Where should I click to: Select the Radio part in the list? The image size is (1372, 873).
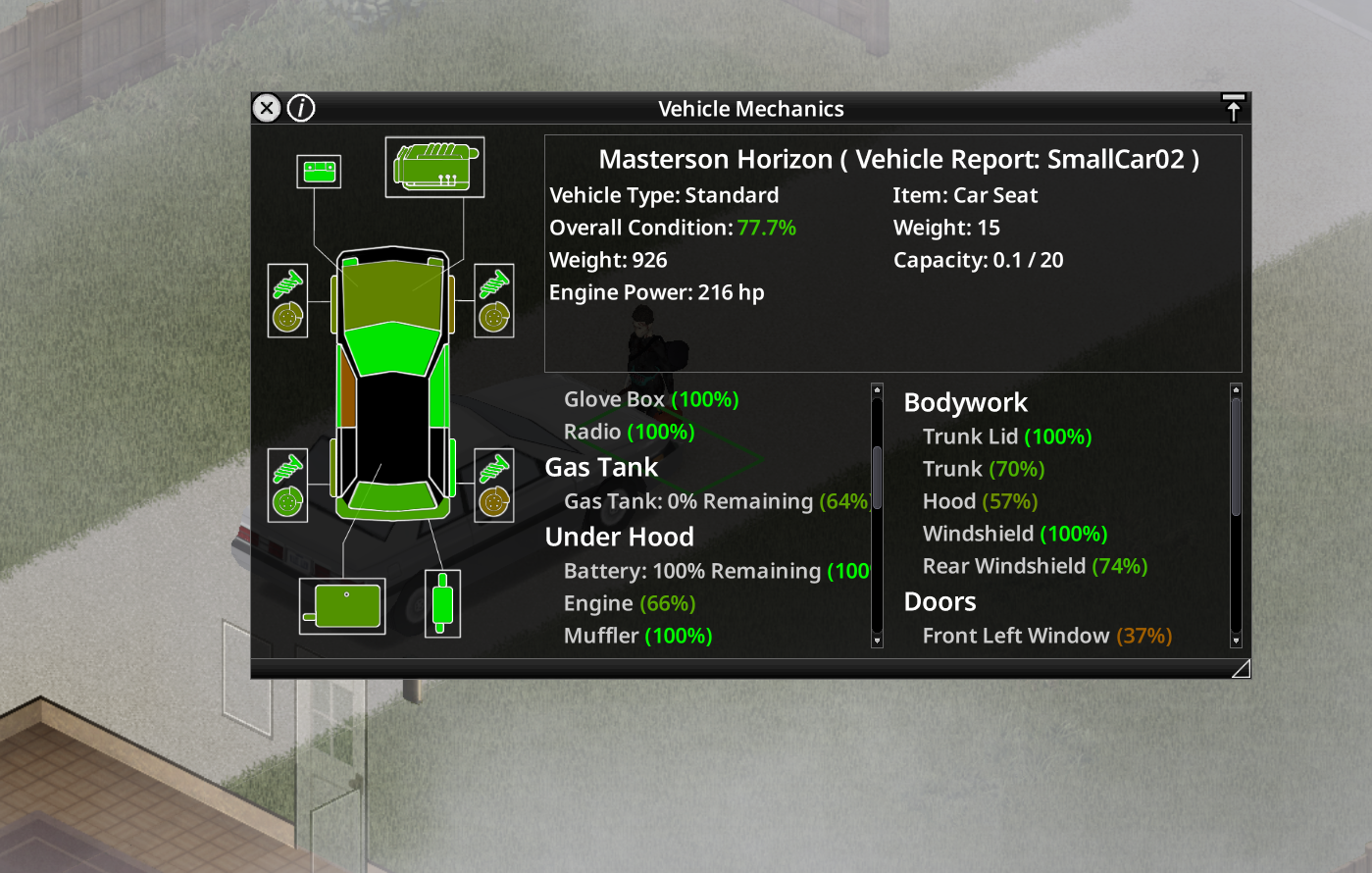(629, 432)
